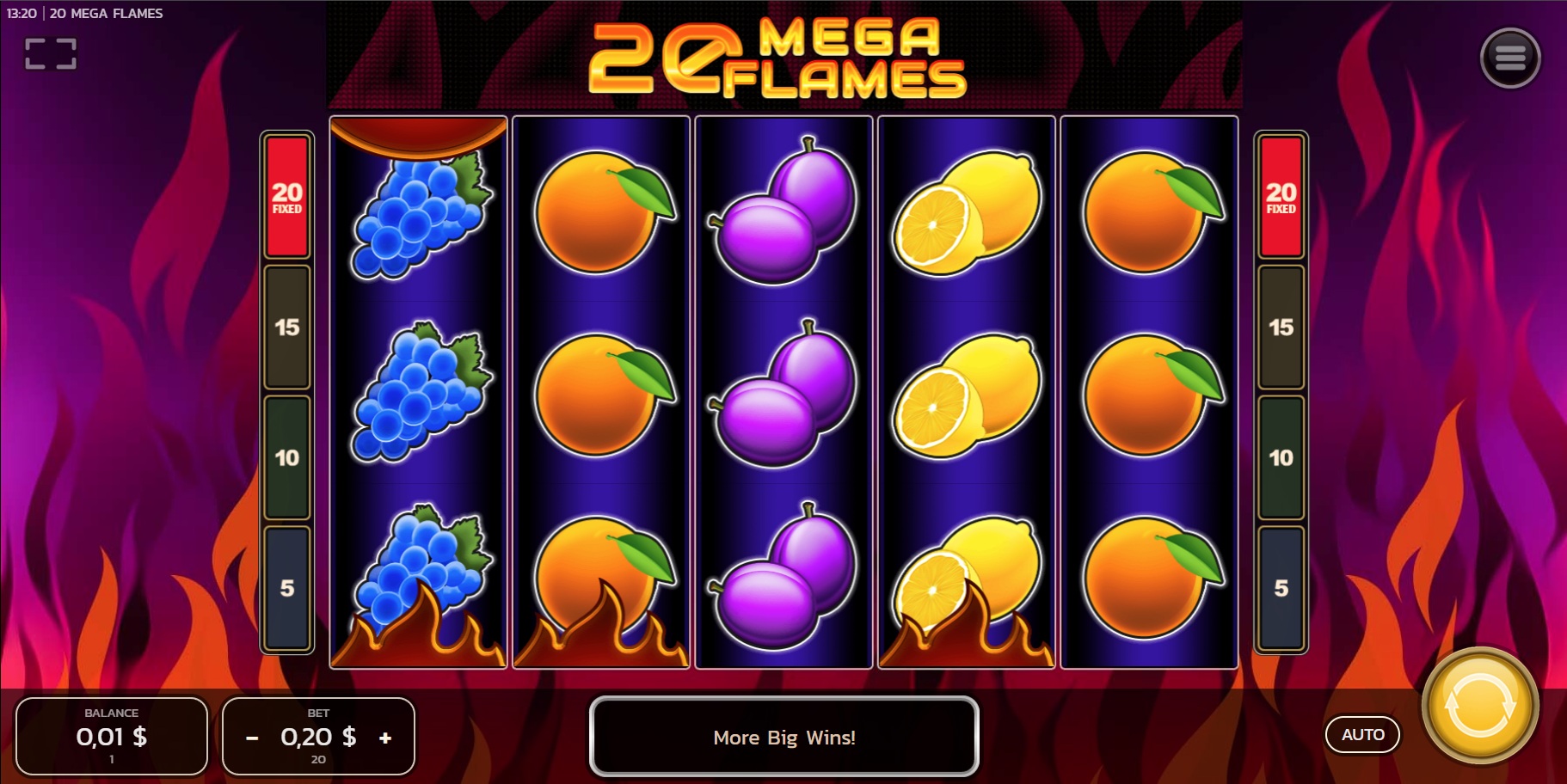Screen dimensions: 1567x784
Task: Select 10 paylines on the left panel
Action: click(286, 458)
